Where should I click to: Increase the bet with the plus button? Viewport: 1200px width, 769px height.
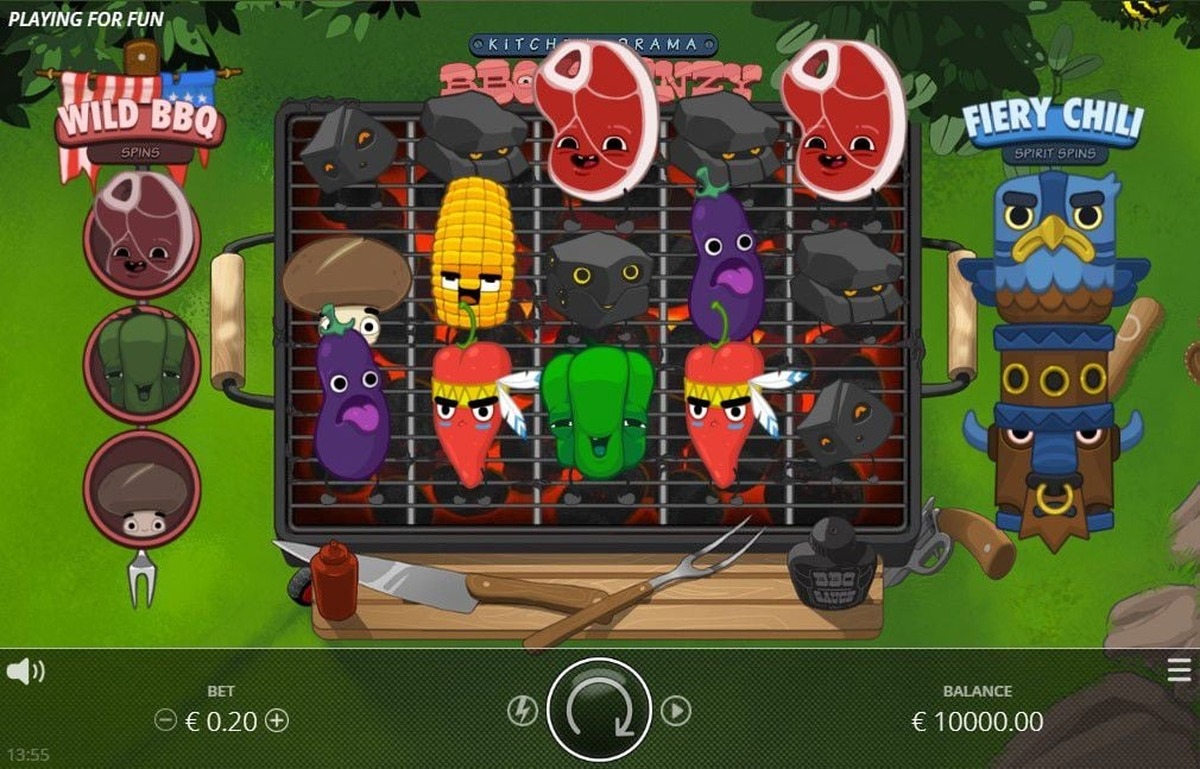click(278, 720)
